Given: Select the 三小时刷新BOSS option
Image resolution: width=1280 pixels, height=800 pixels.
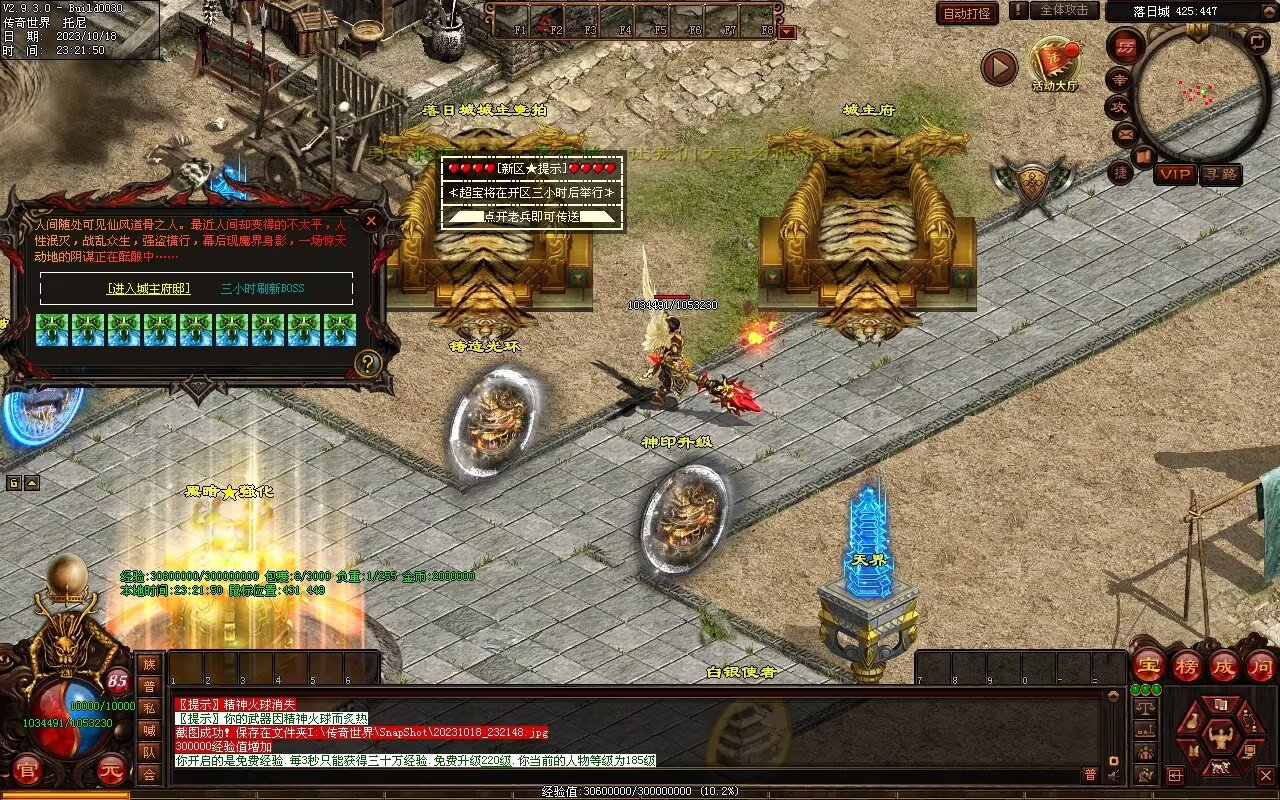Looking at the screenshot, I should [262, 288].
